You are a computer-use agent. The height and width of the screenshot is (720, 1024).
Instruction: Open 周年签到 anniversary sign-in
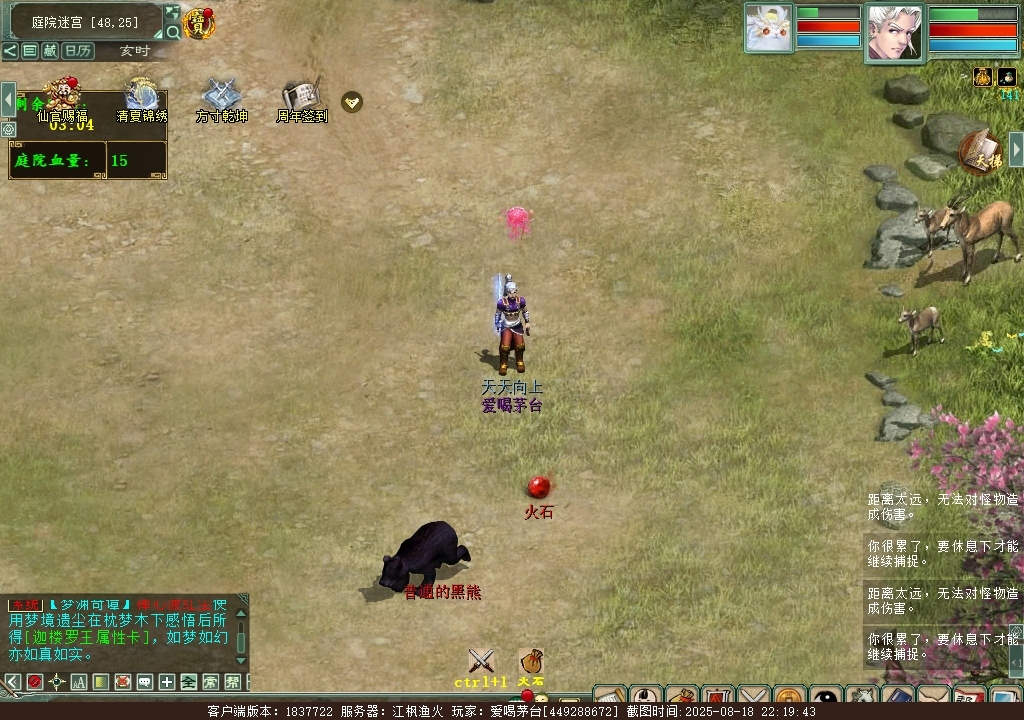point(301,97)
